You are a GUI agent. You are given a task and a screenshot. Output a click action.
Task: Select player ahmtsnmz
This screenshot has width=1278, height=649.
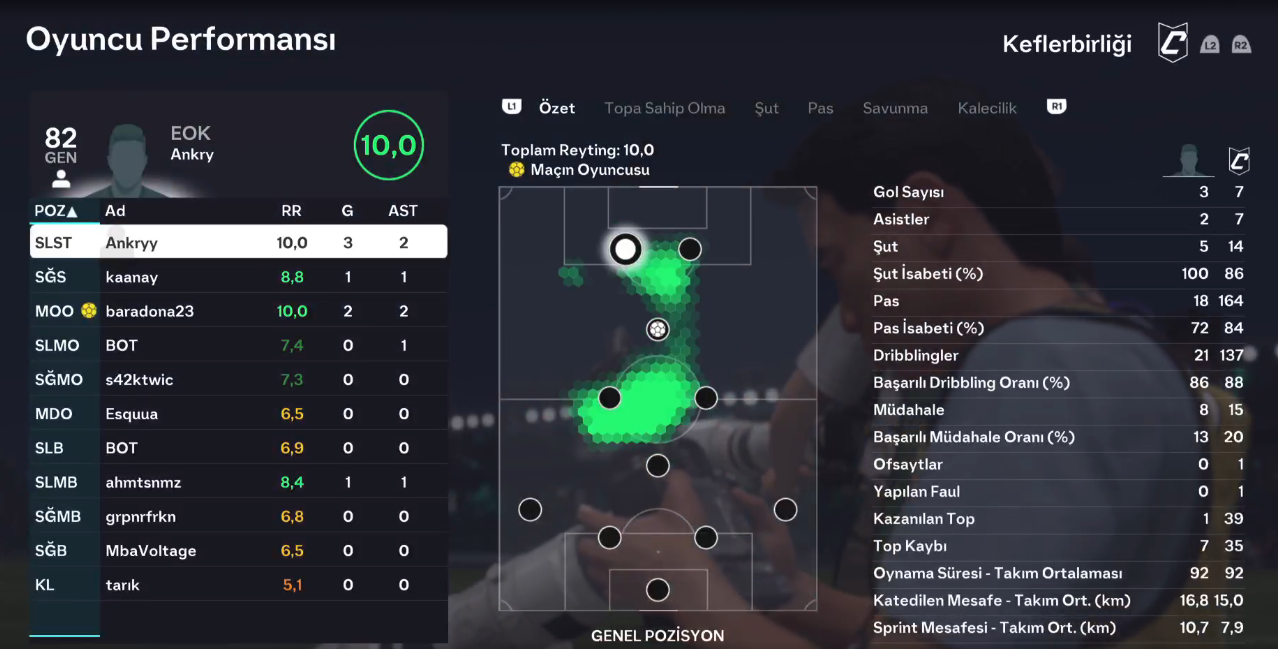[x=238, y=482]
